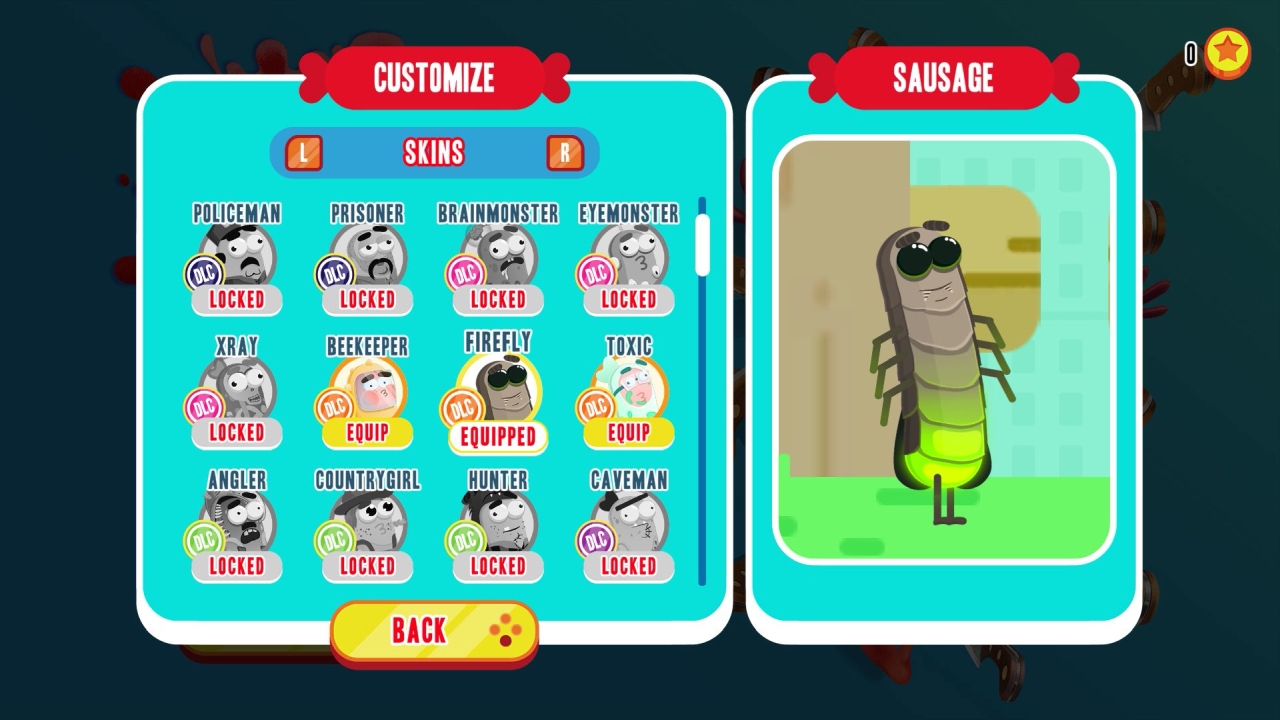Viewport: 1280px width, 720px height.
Task: Click the Sausage character preview
Action: pos(940,350)
